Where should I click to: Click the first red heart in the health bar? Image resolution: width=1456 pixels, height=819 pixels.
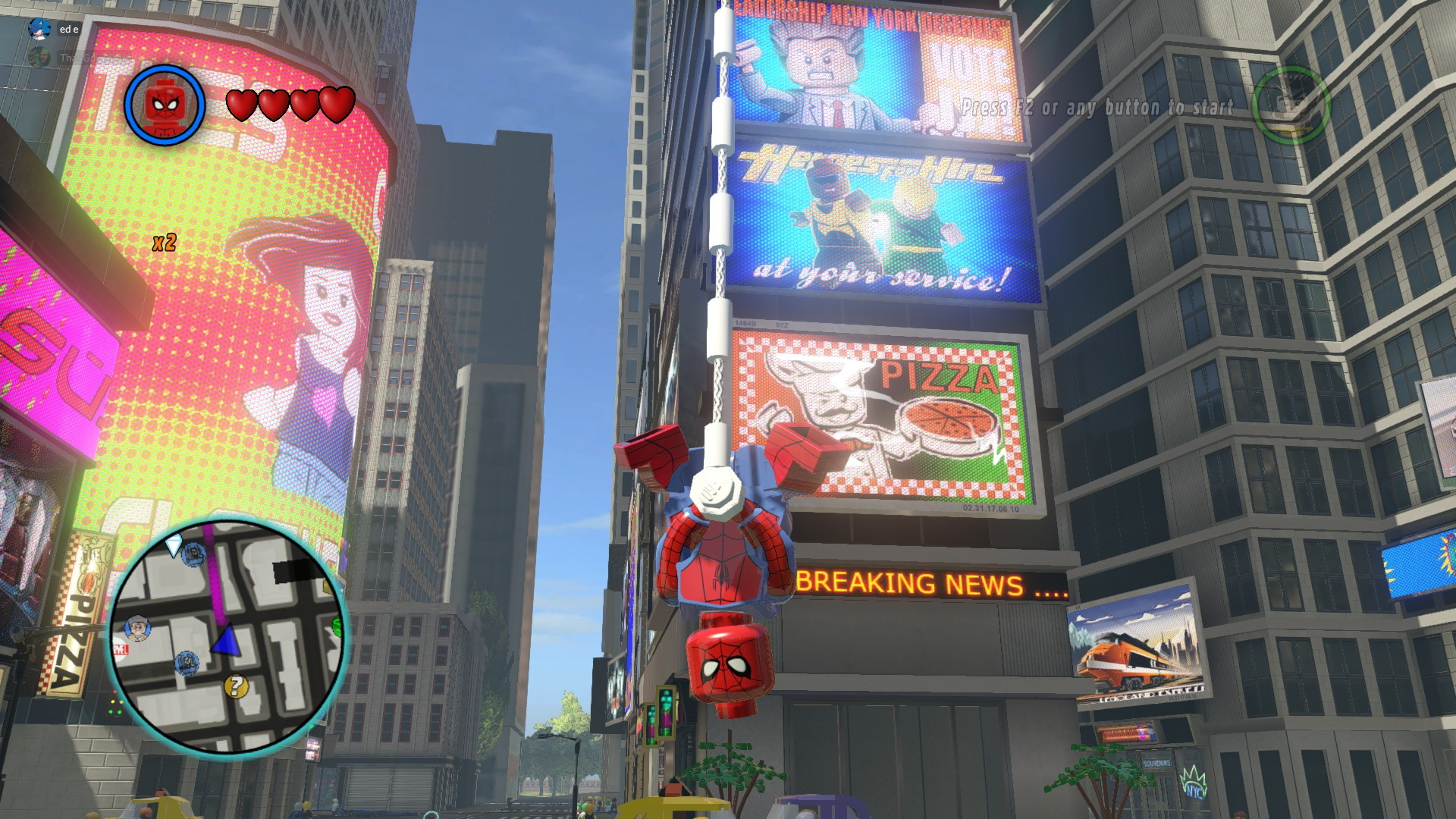point(243,104)
